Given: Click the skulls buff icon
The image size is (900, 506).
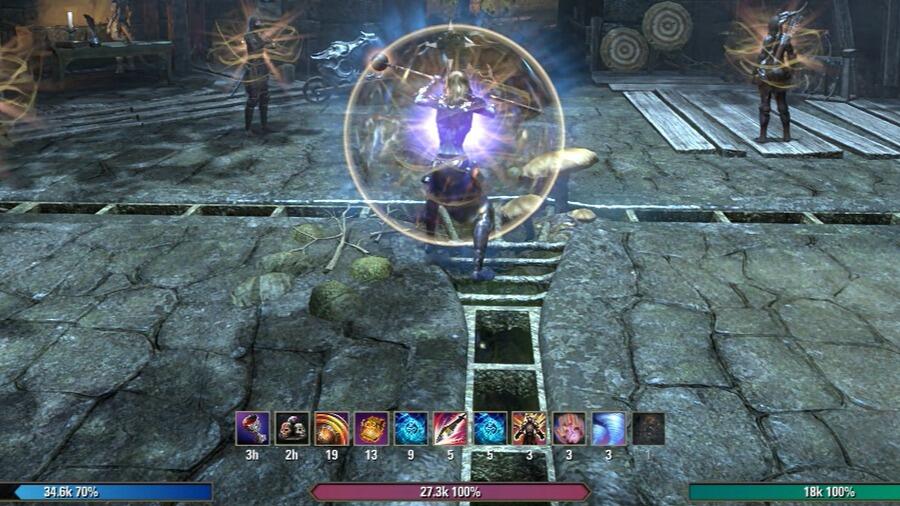Looking at the screenshot, I should (x=292, y=428).
